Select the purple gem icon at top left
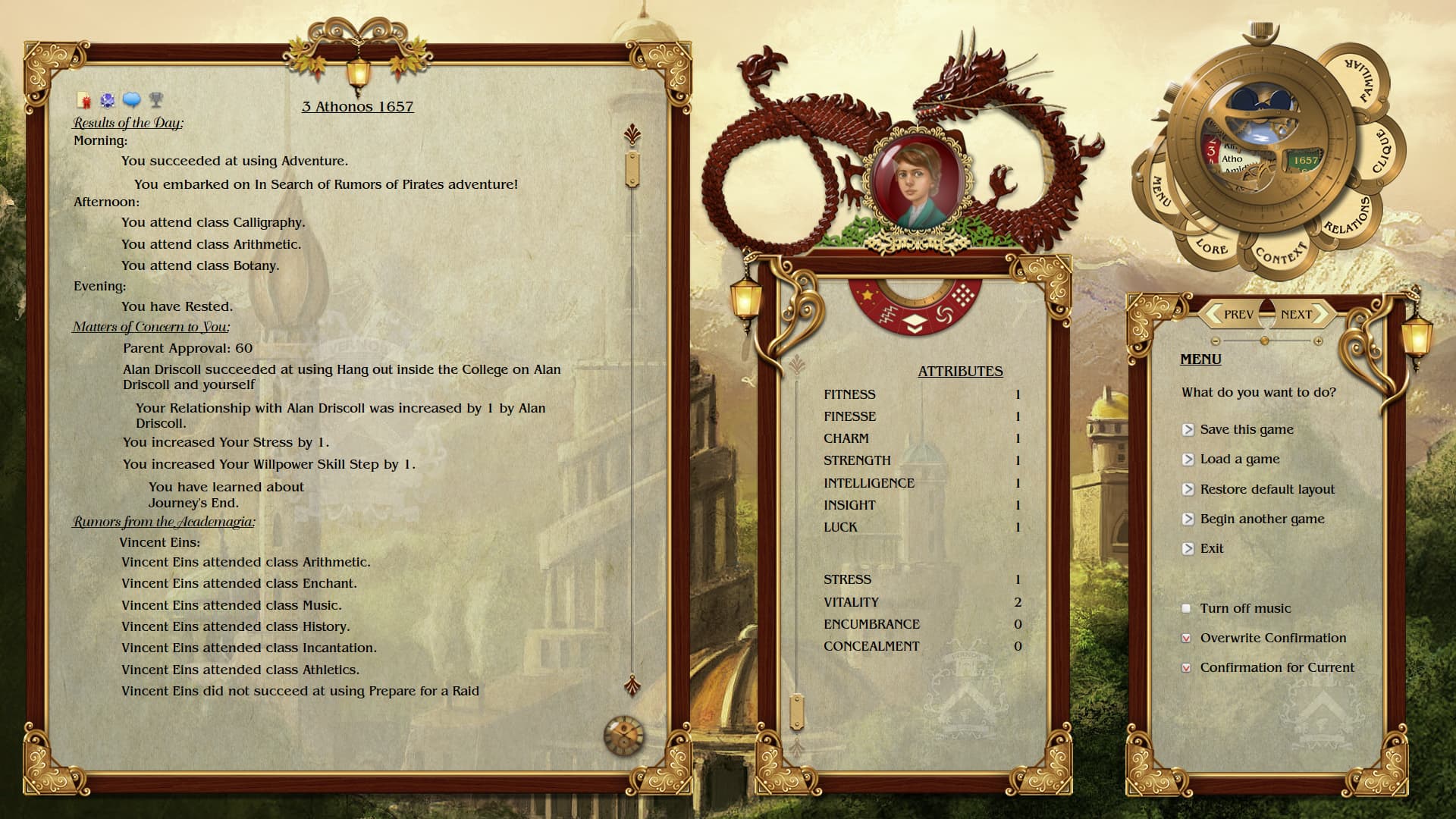The height and width of the screenshot is (819, 1456). coord(107,100)
